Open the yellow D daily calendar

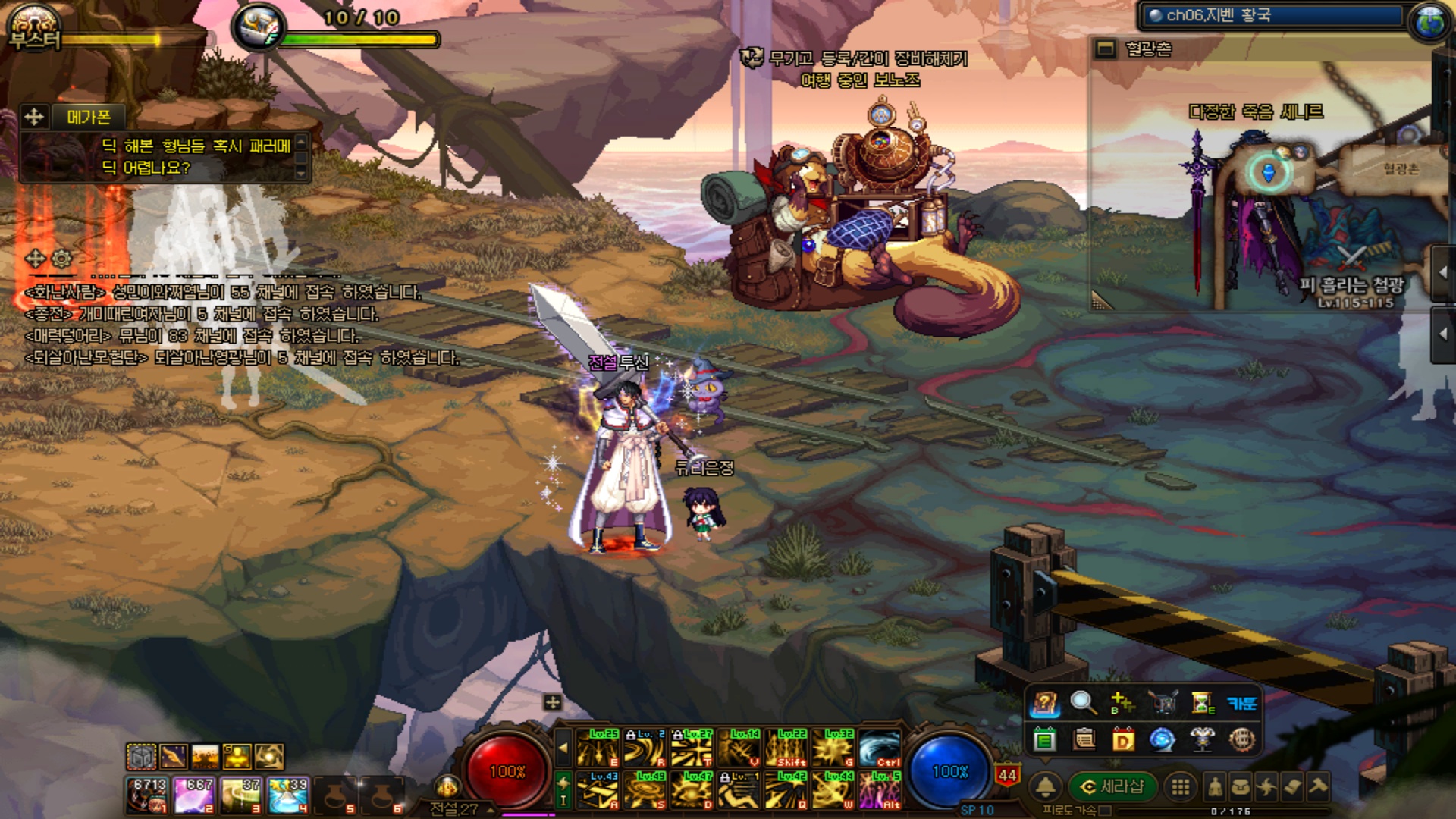pyautogui.click(x=1122, y=739)
